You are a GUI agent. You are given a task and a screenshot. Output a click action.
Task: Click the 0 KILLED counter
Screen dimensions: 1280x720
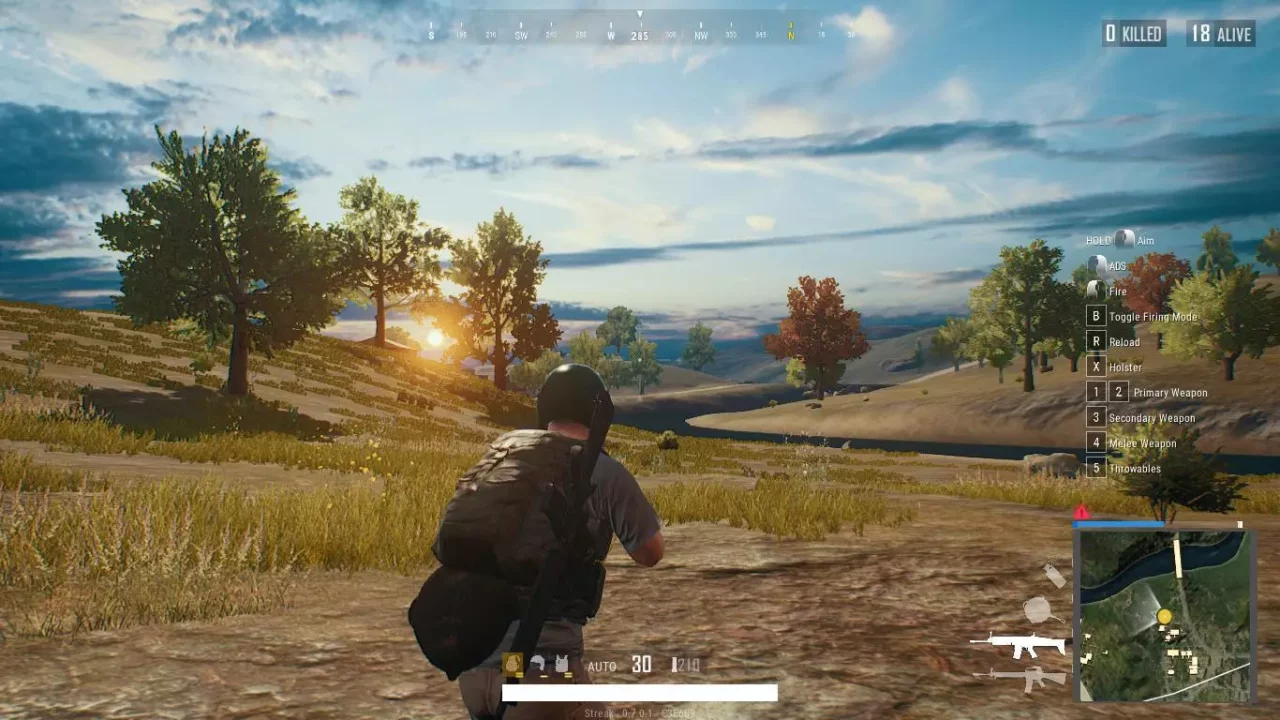pos(1131,33)
